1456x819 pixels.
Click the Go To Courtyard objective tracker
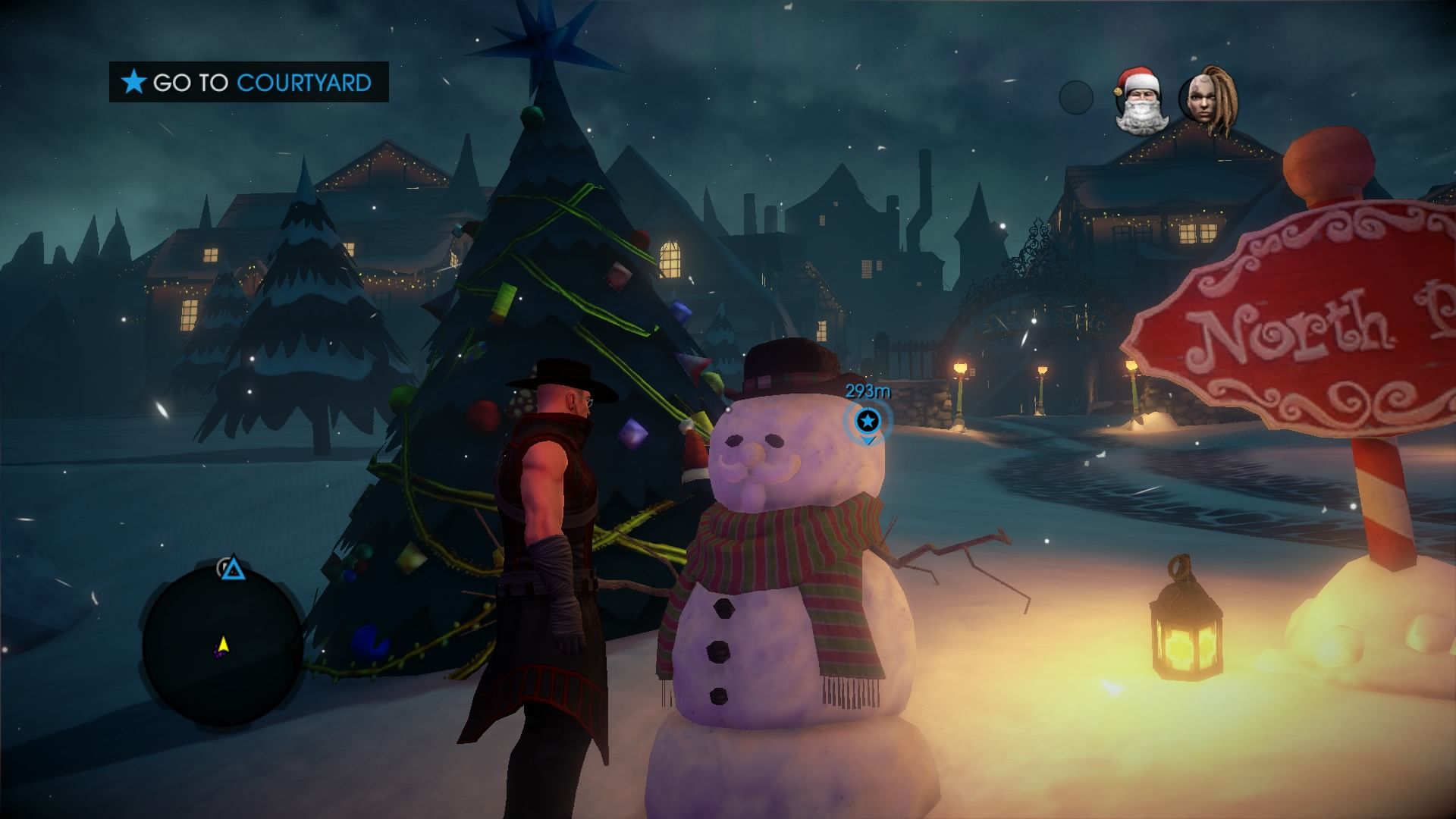[x=249, y=82]
